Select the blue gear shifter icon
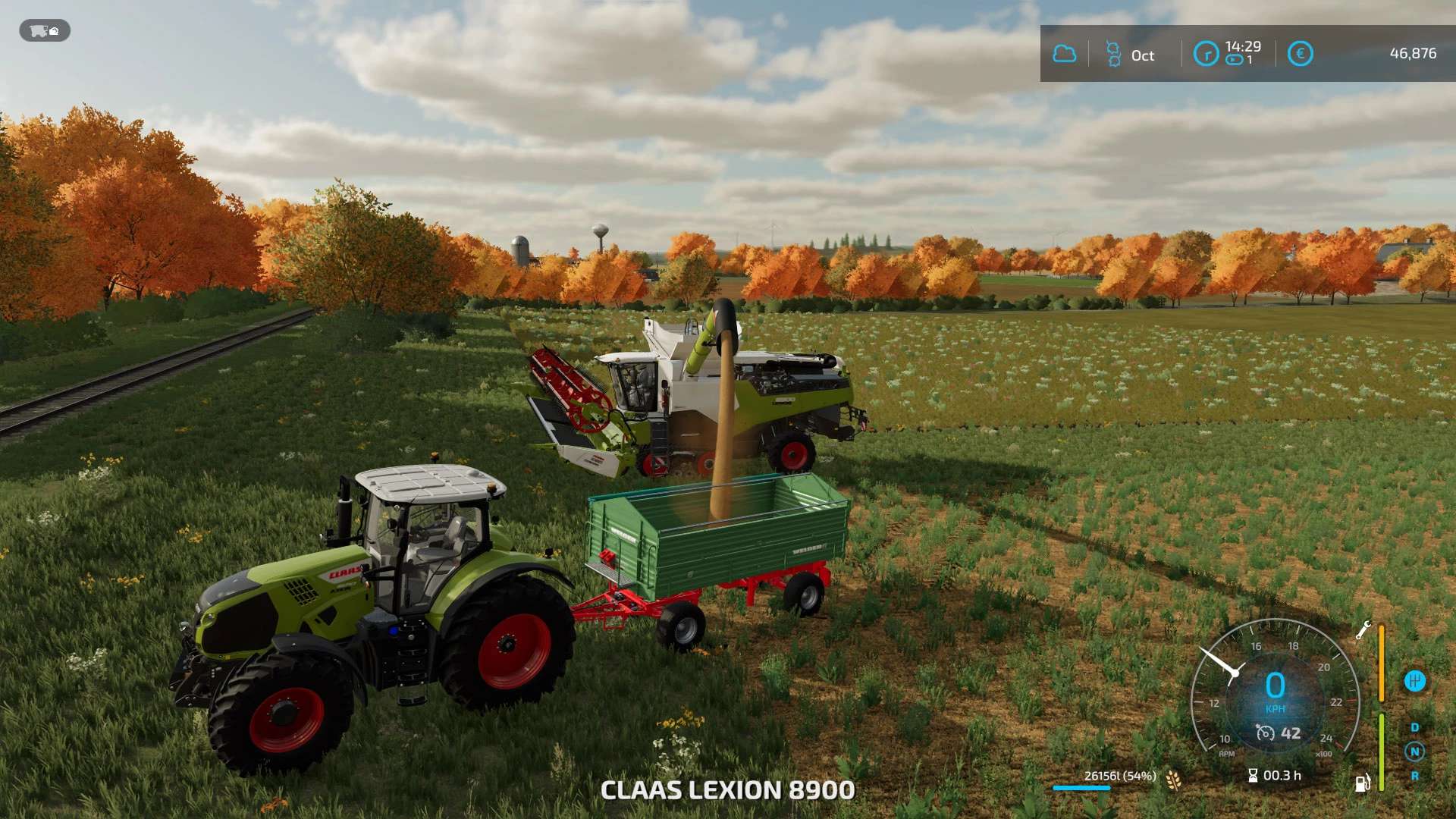Image resolution: width=1456 pixels, height=819 pixels. pos(1414,681)
